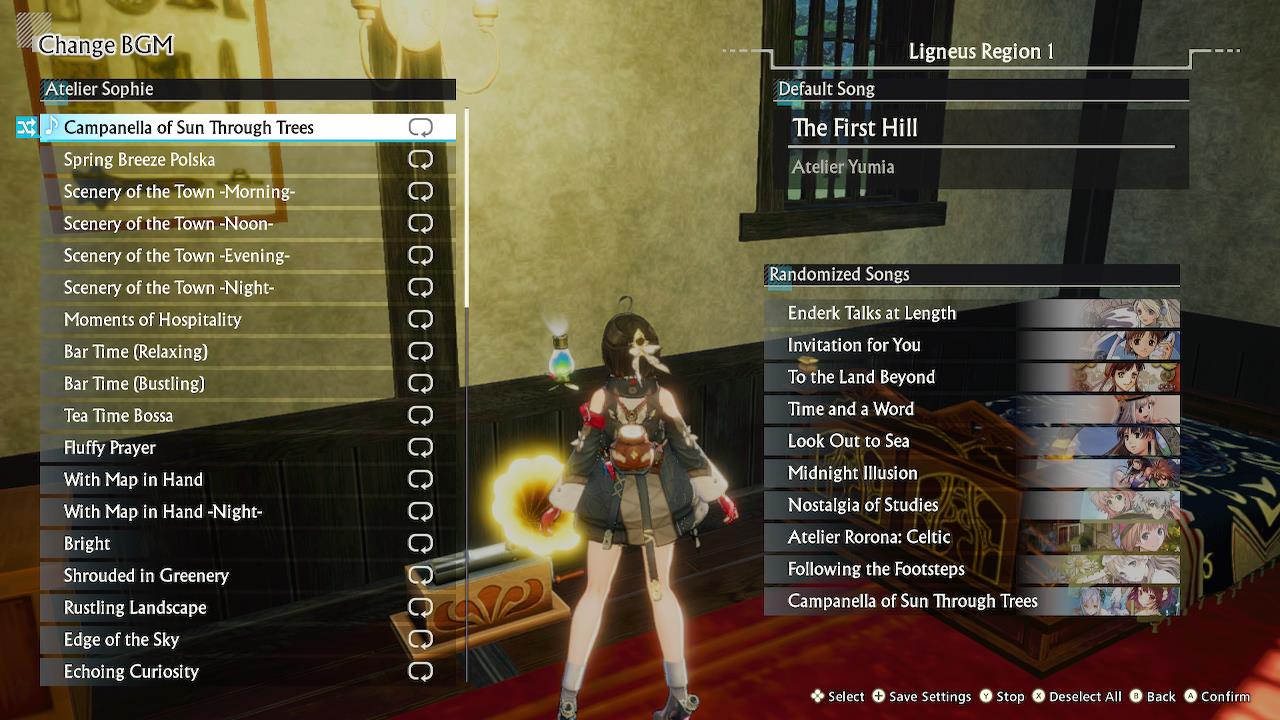Click the loop icon next to Rustling Landscape
Image resolution: width=1280 pixels, height=720 pixels.
[420, 607]
